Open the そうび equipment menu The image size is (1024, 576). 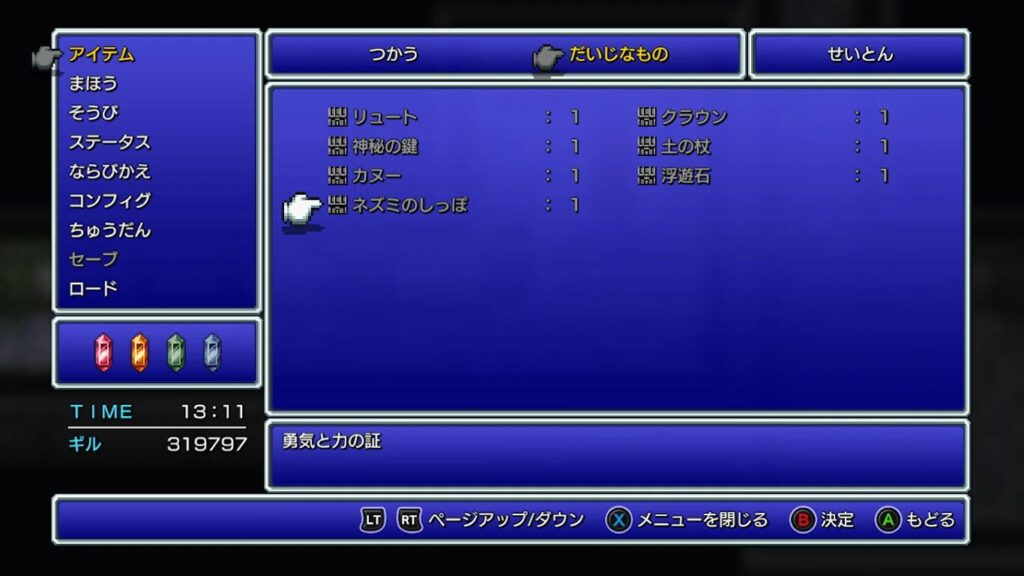click(93, 112)
